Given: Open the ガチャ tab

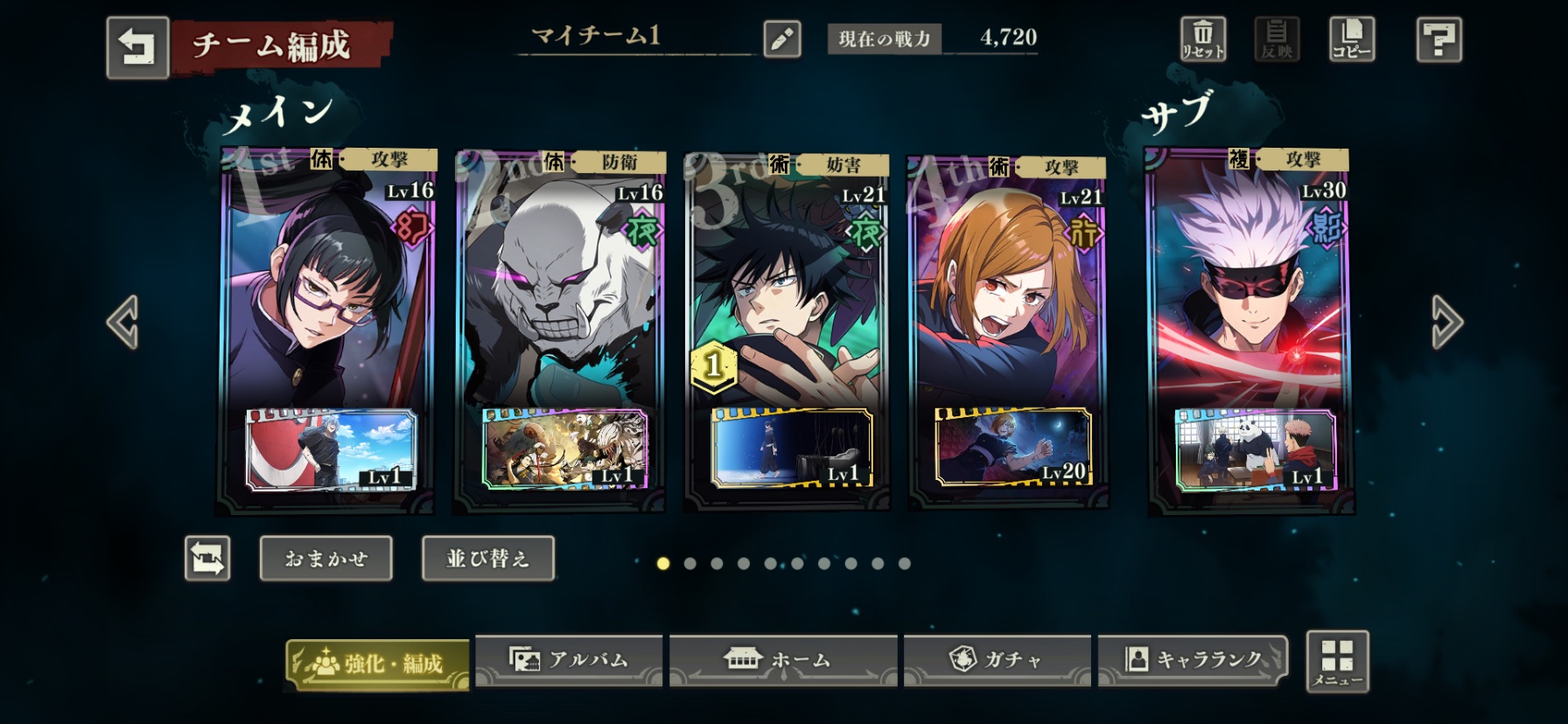Looking at the screenshot, I should [997, 660].
